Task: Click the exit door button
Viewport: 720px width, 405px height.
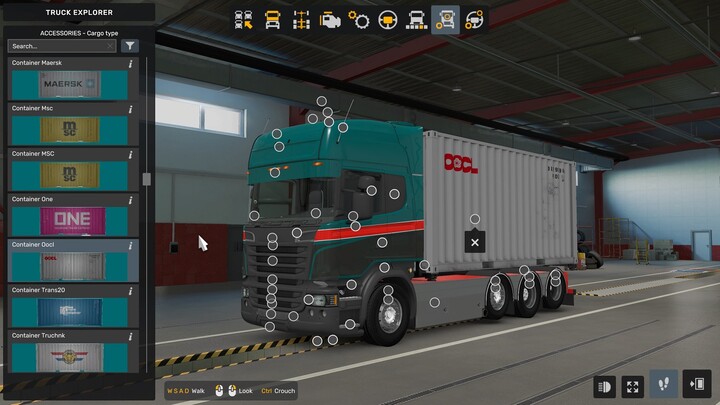Action: pyautogui.click(x=697, y=385)
